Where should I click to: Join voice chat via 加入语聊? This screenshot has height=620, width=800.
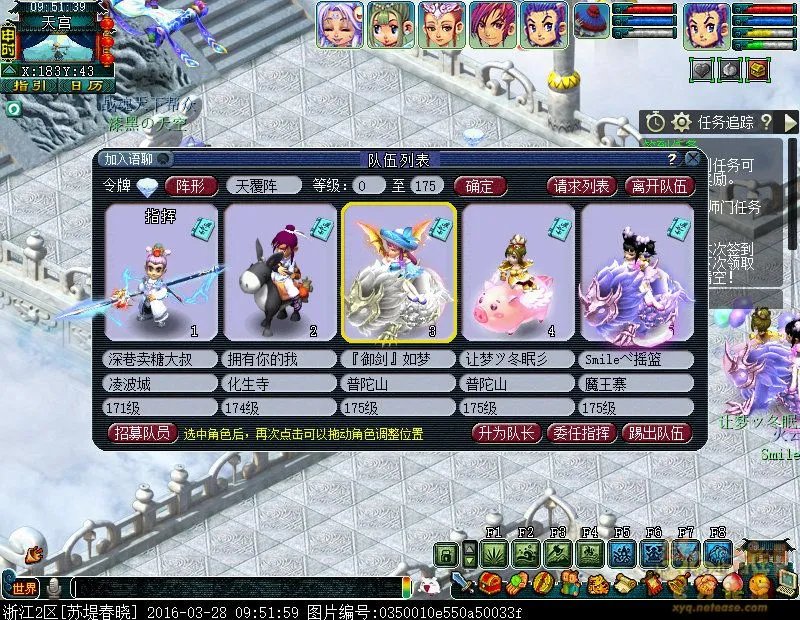click(x=131, y=159)
